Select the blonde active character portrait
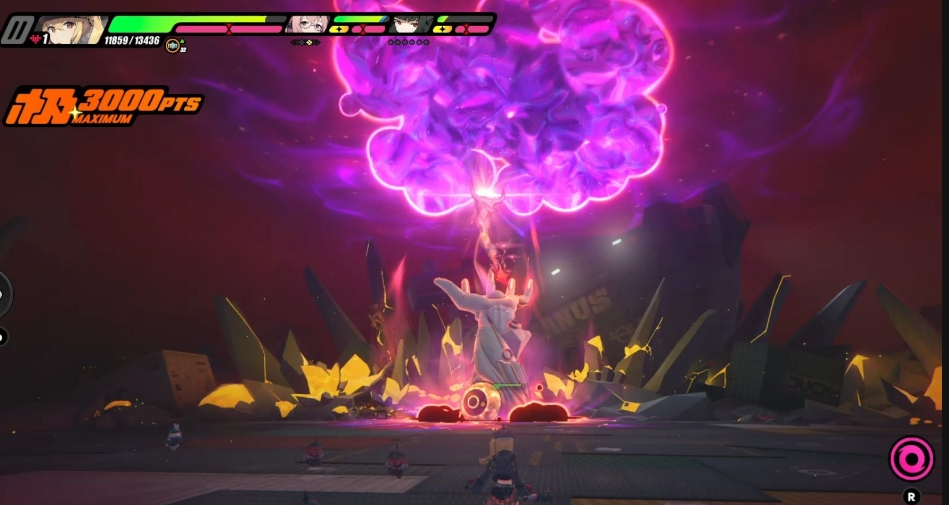This screenshot has height=505, width=949. coord(70,29)
